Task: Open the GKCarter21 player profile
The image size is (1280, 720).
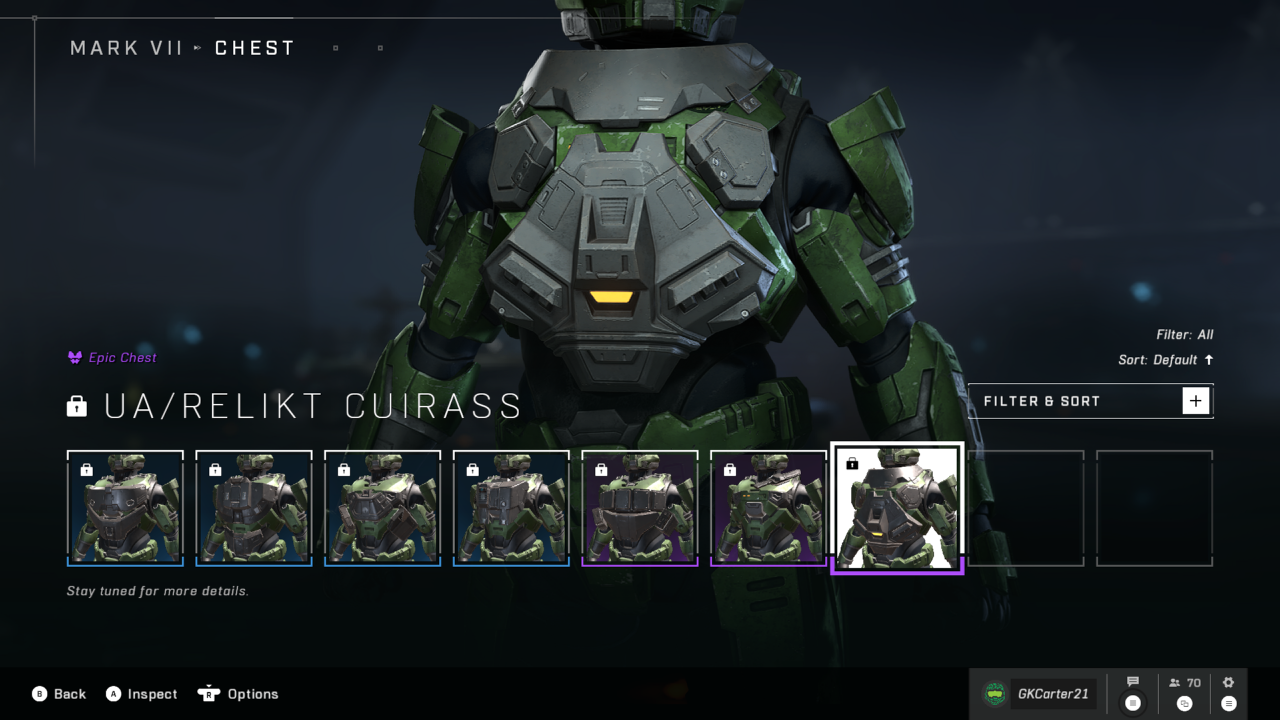Action: click(1038, 693)
